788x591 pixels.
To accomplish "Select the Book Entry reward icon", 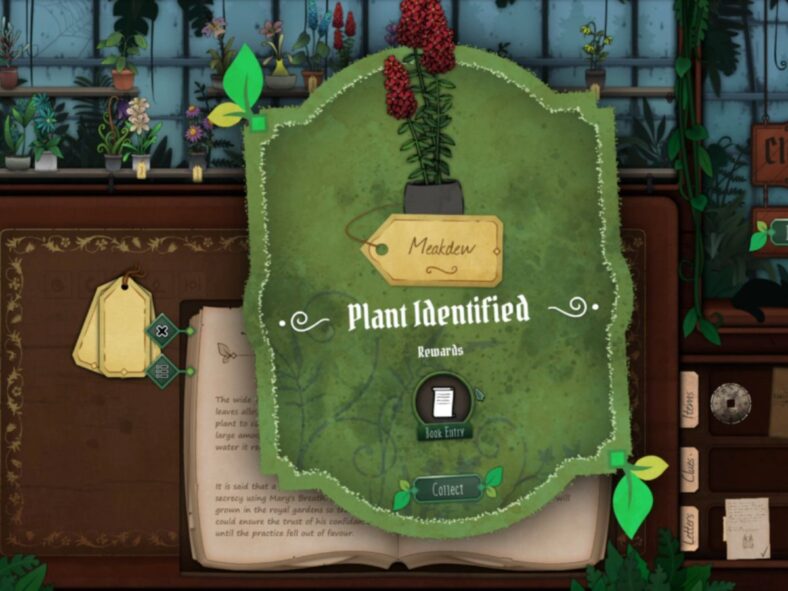I will tap(443, 404).
